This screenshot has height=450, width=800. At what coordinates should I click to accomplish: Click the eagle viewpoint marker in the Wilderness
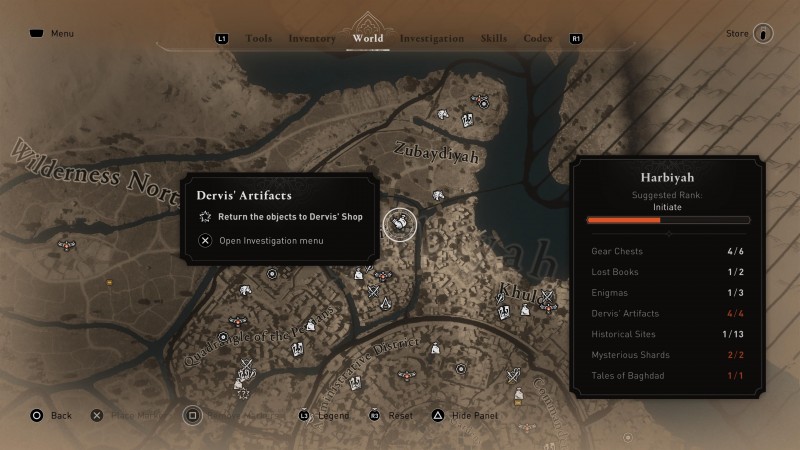coord(67,244)
